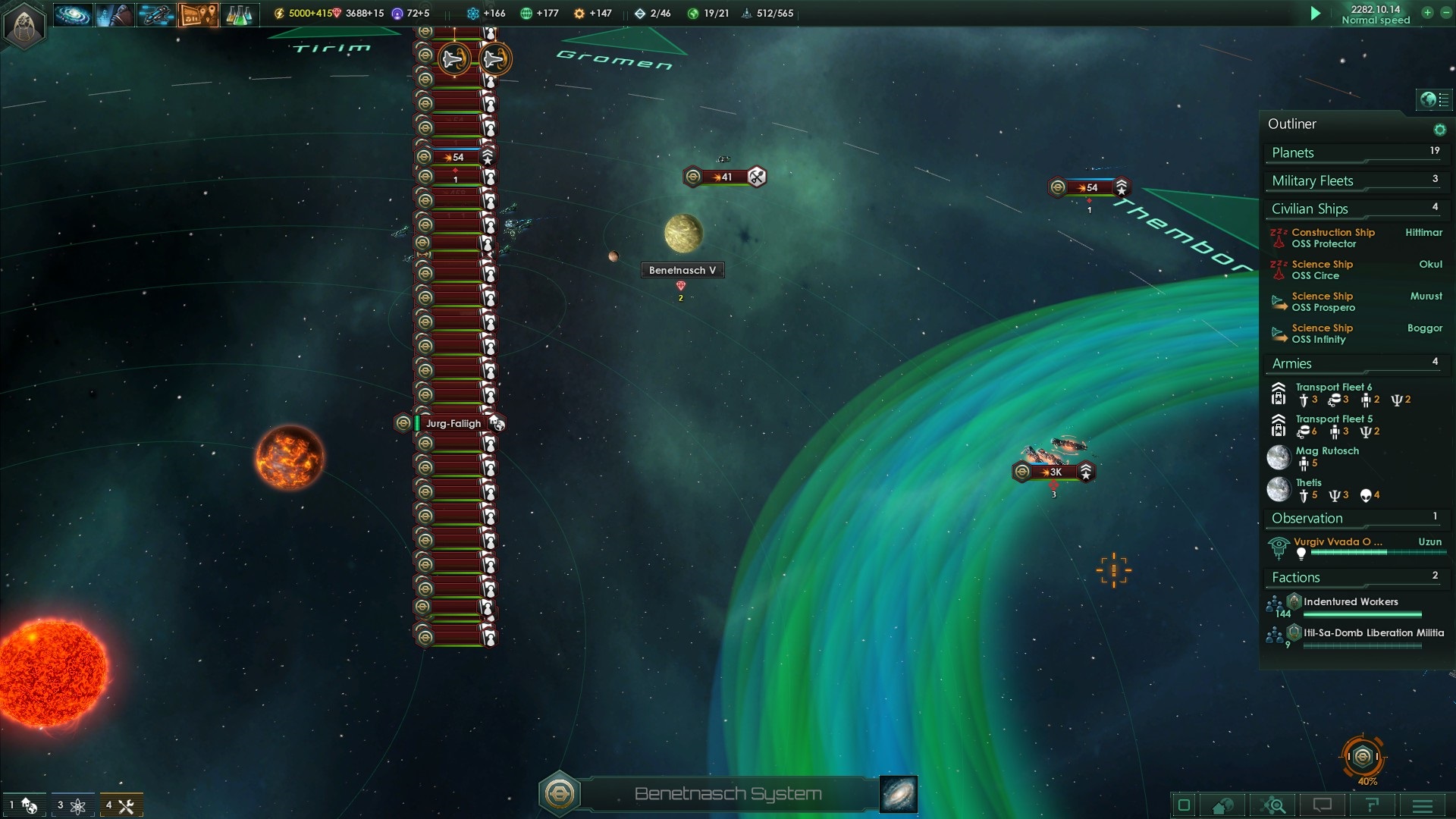
Task: Switch to galaxy map view button
Action: click(899, 794)
